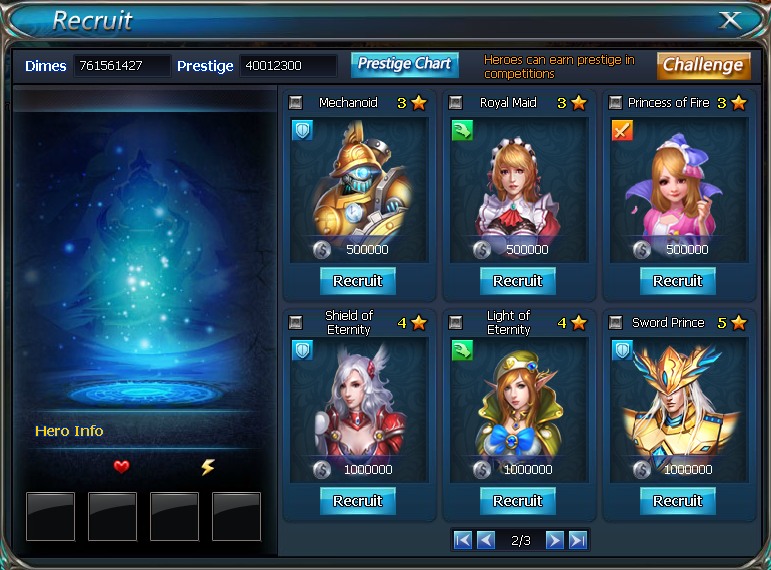
Task: Recruit the Princess of Fire hero
Action: click(x=677, y=281)
